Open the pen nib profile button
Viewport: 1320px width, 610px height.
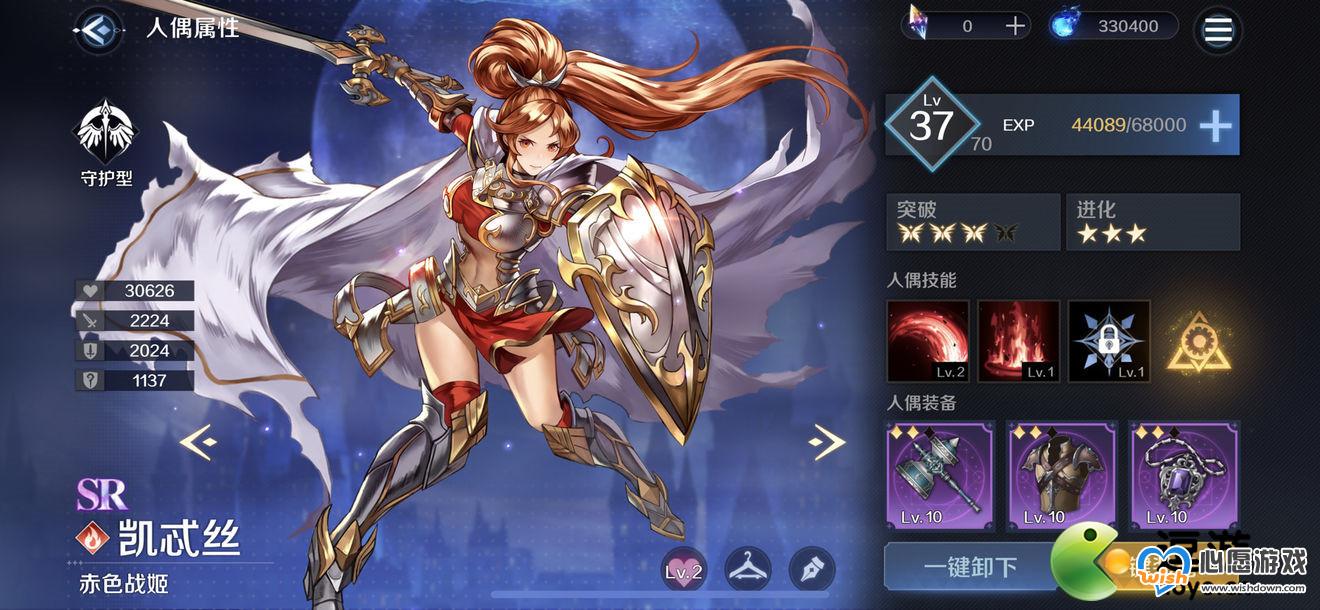(x=812, y=570)
